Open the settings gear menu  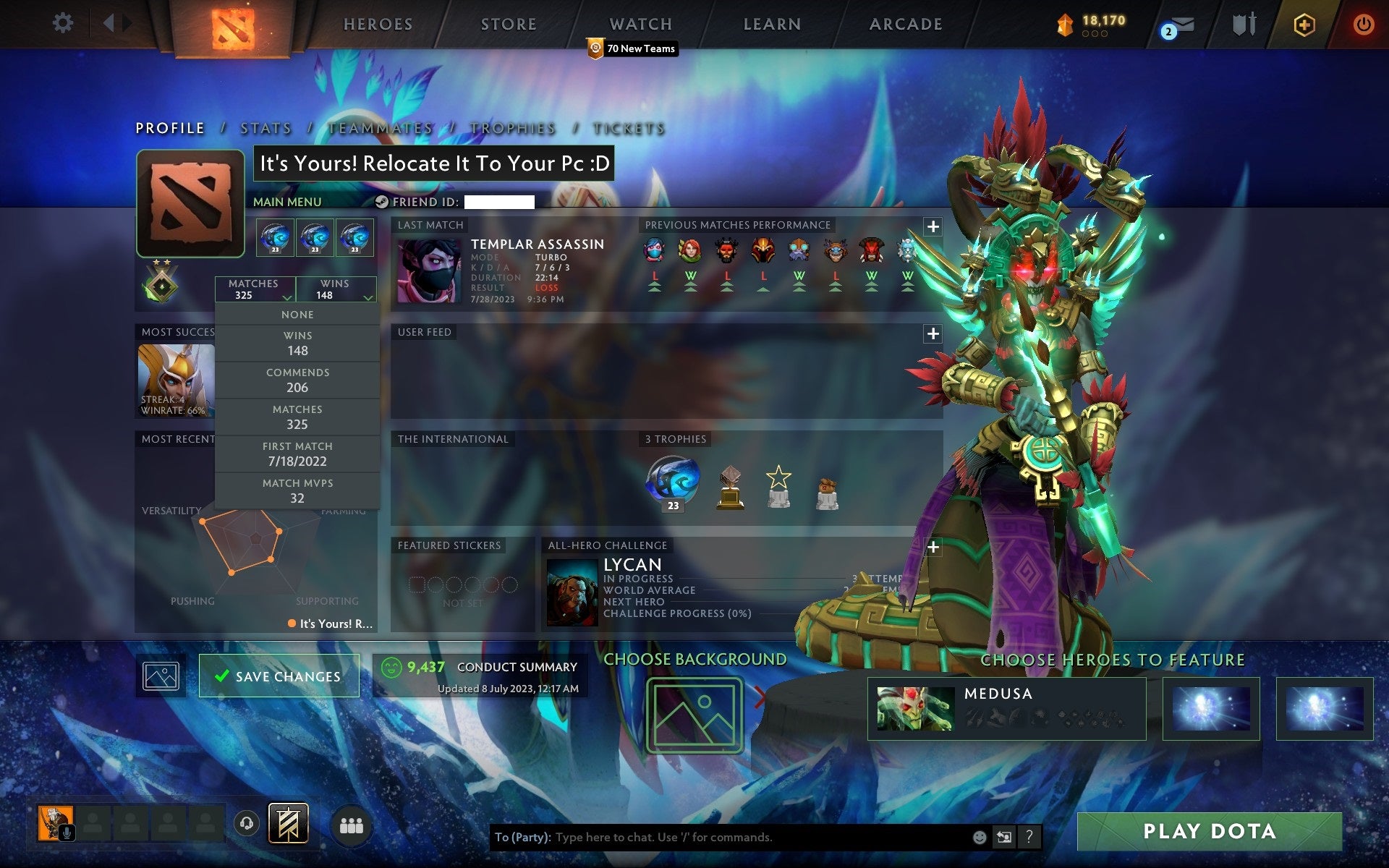(64, 23)
